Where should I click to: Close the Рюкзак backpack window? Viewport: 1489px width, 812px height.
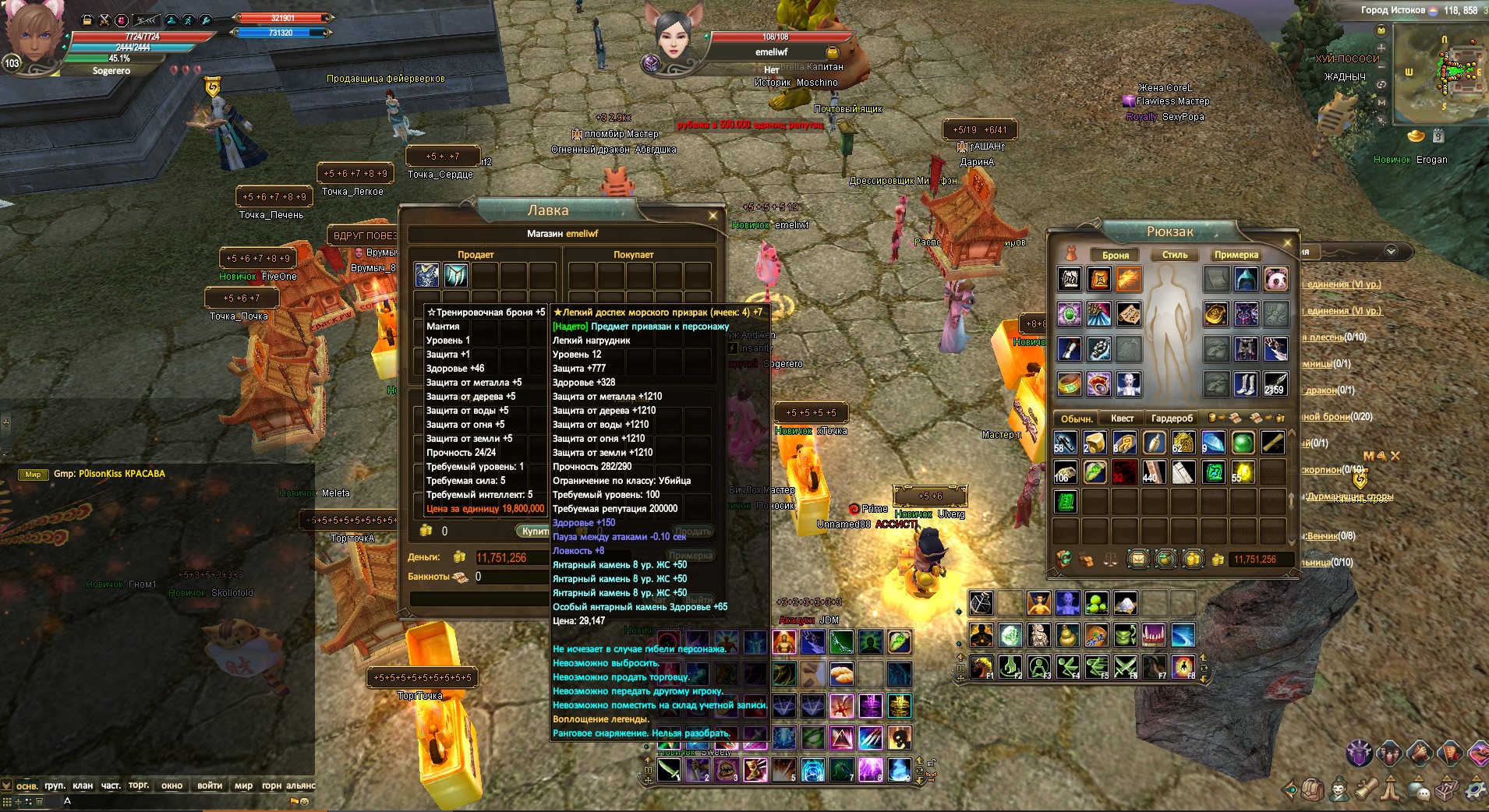(1287, 242)
